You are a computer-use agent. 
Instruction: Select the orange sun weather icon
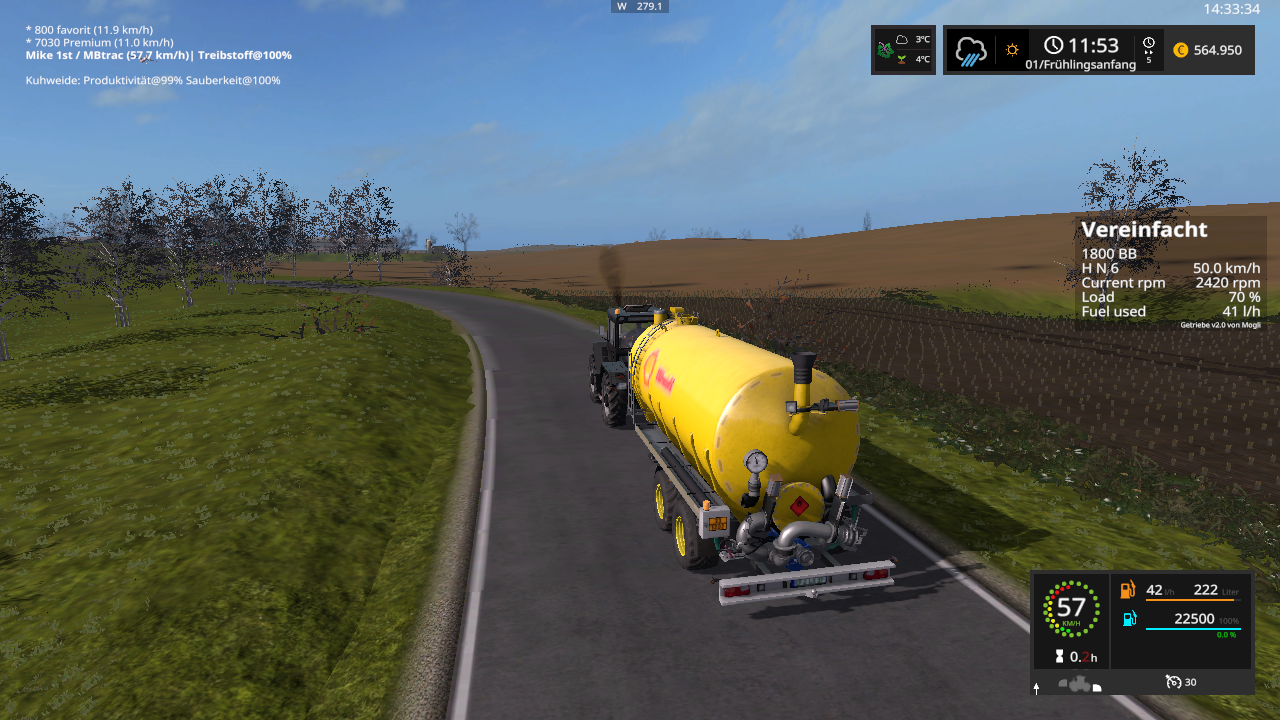tap(1013, 50)
